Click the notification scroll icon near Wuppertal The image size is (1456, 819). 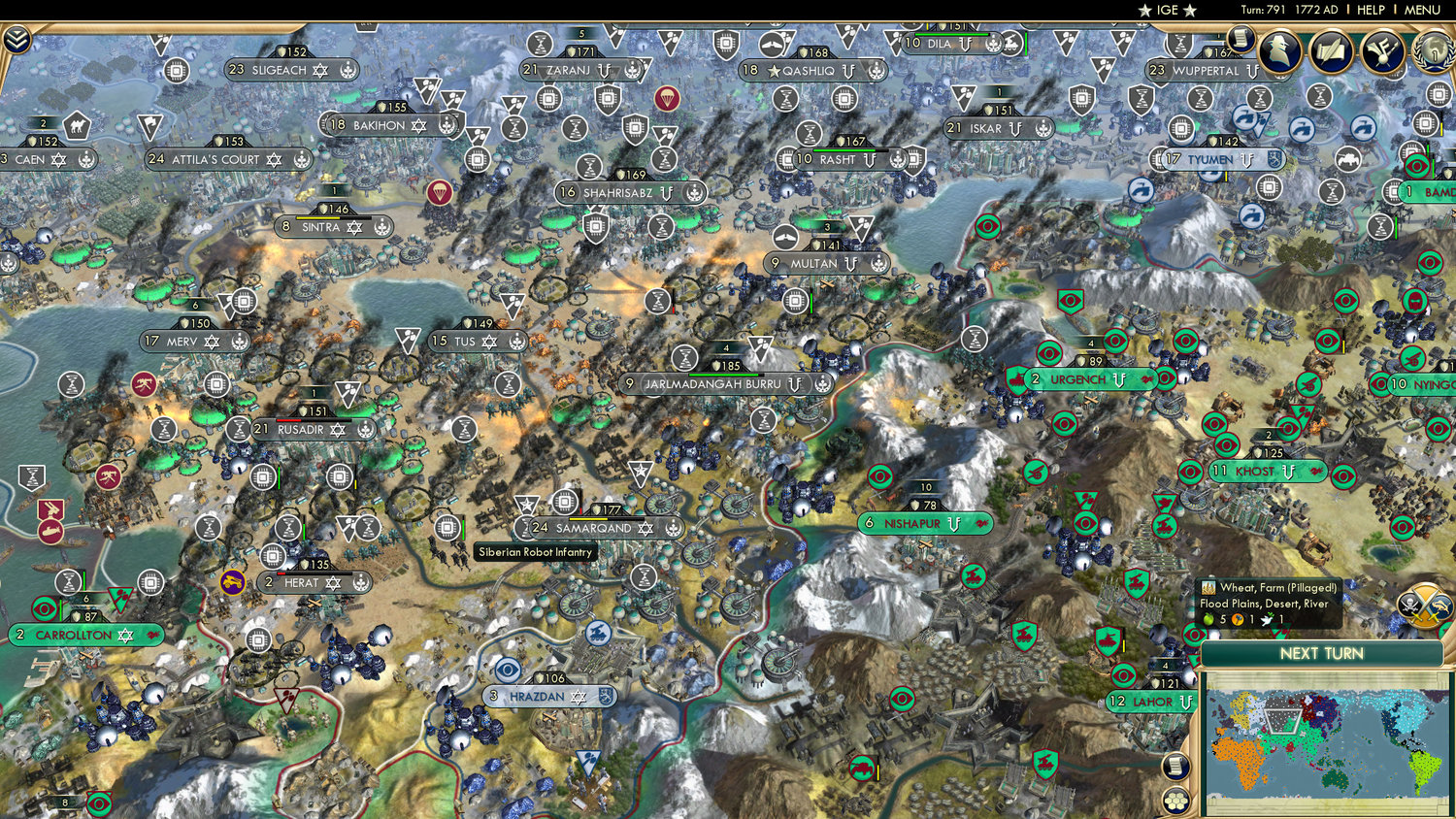coord(1240,38)
